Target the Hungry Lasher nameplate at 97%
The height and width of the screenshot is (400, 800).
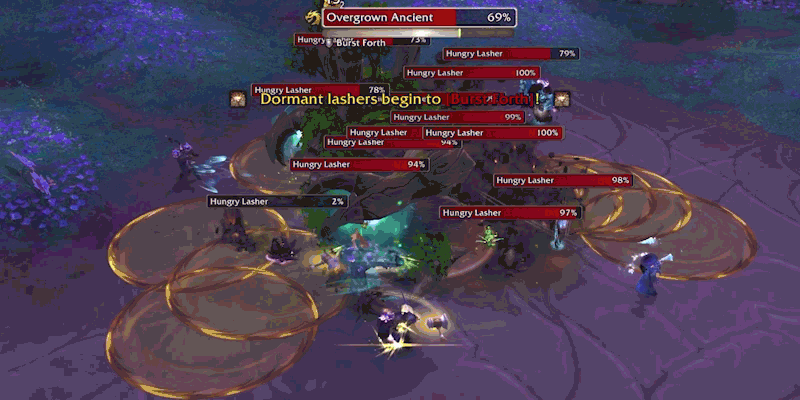[510, 213]
